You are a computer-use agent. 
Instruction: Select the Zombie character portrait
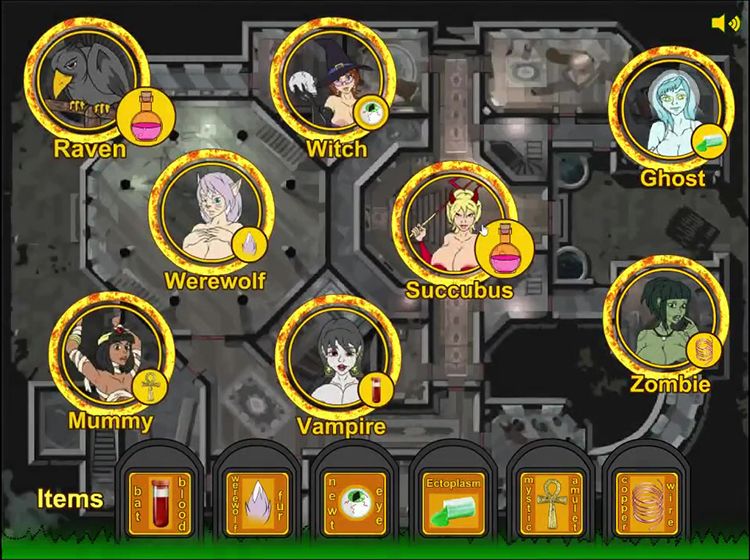coord(665,320)
